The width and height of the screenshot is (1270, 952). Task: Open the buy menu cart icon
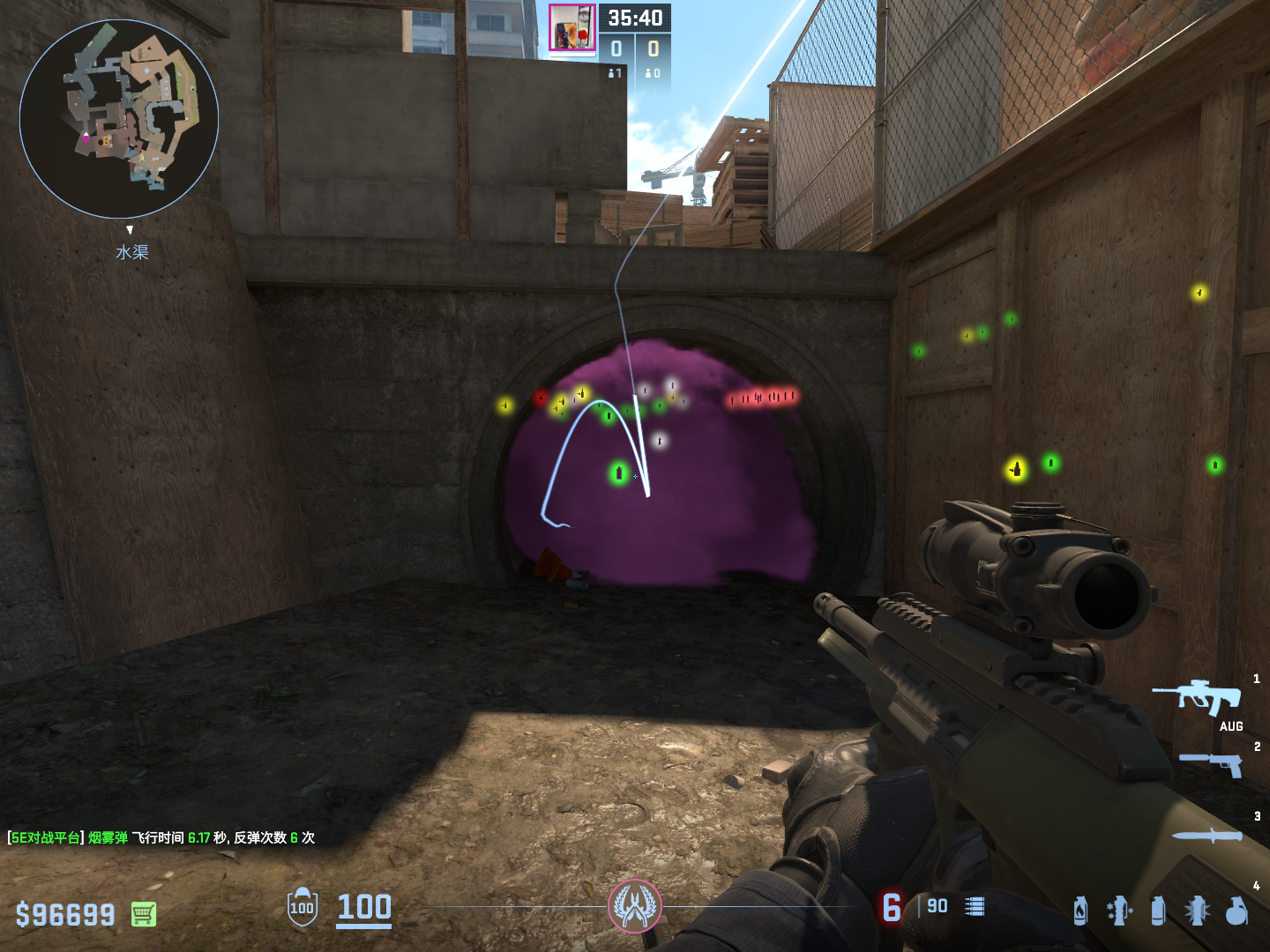144,914
